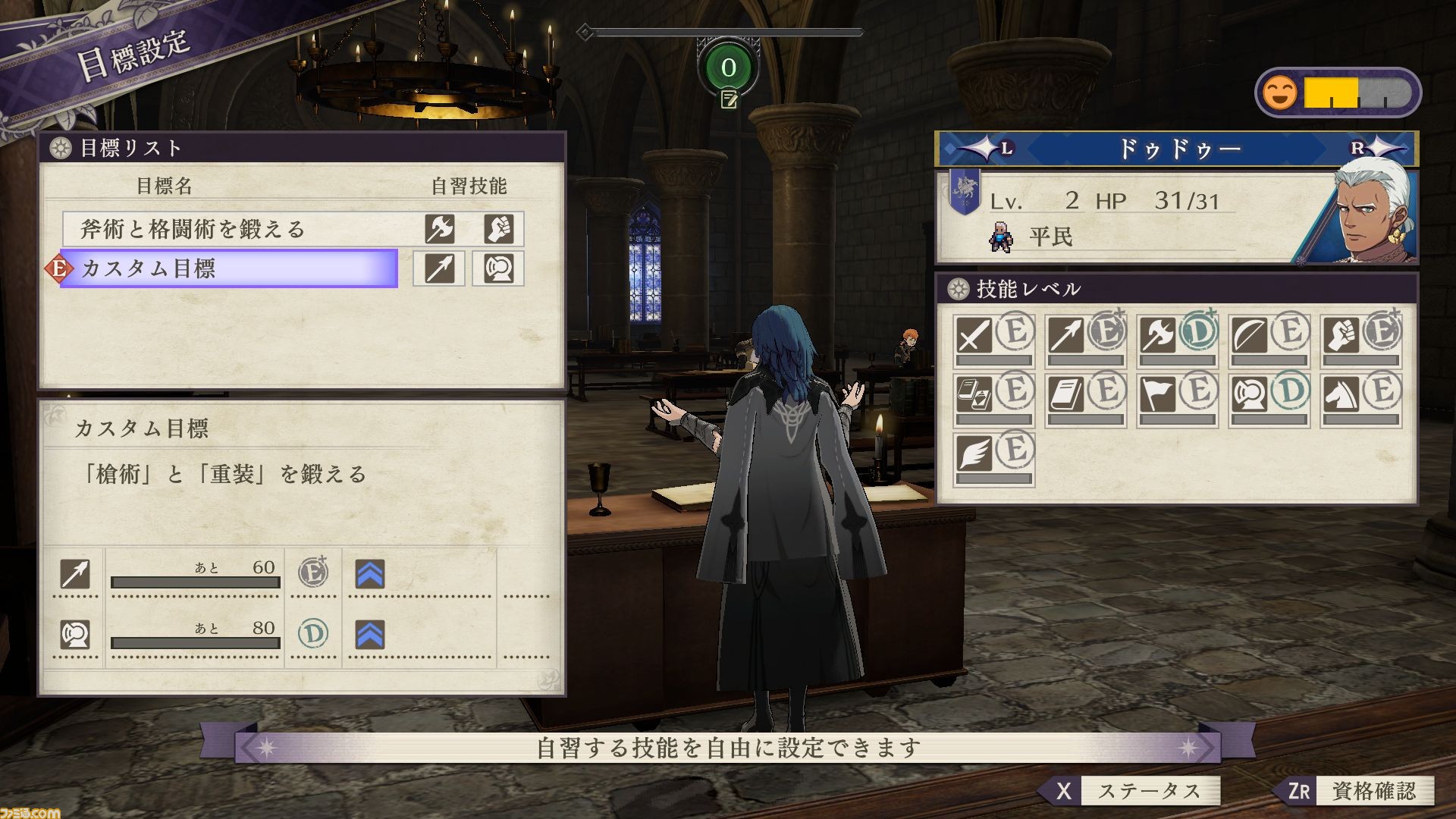This screenshot has height=819, width=1456.
Task: Click the lance skill slot in the custom goal row
Action: pos(439,268)
